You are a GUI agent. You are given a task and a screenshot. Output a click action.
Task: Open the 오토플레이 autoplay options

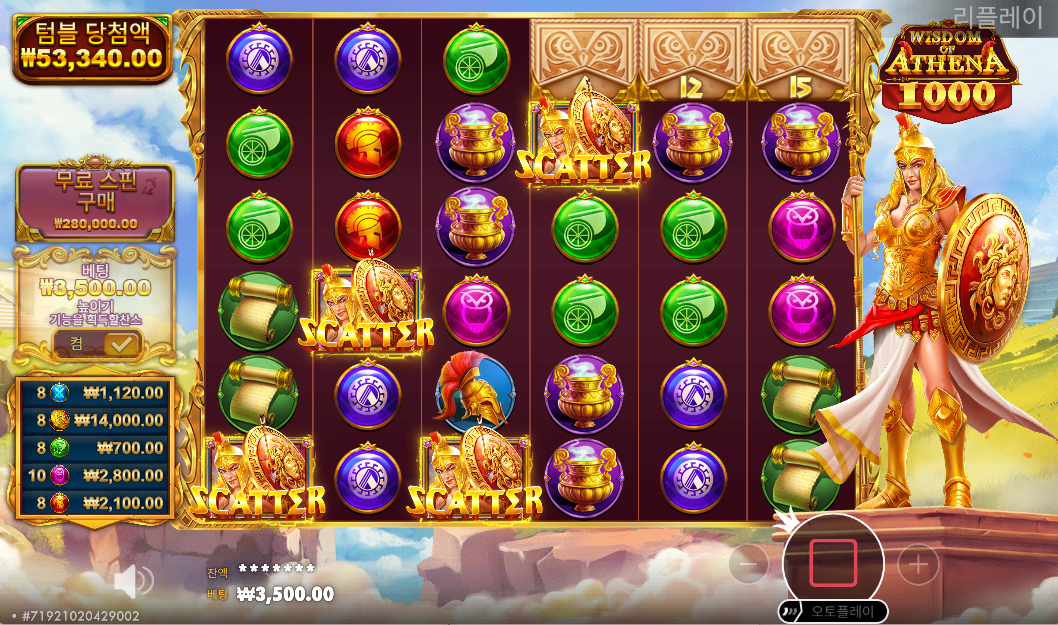(x=832, y=611)
